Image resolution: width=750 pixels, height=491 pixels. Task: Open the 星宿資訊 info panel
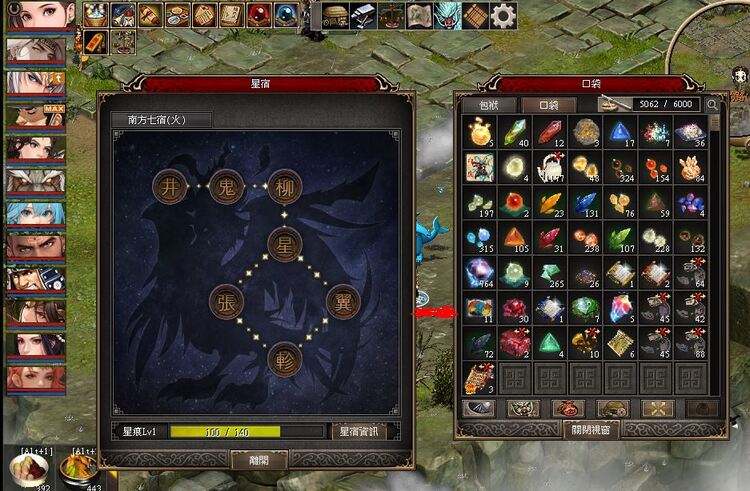(x=364, y=432)
